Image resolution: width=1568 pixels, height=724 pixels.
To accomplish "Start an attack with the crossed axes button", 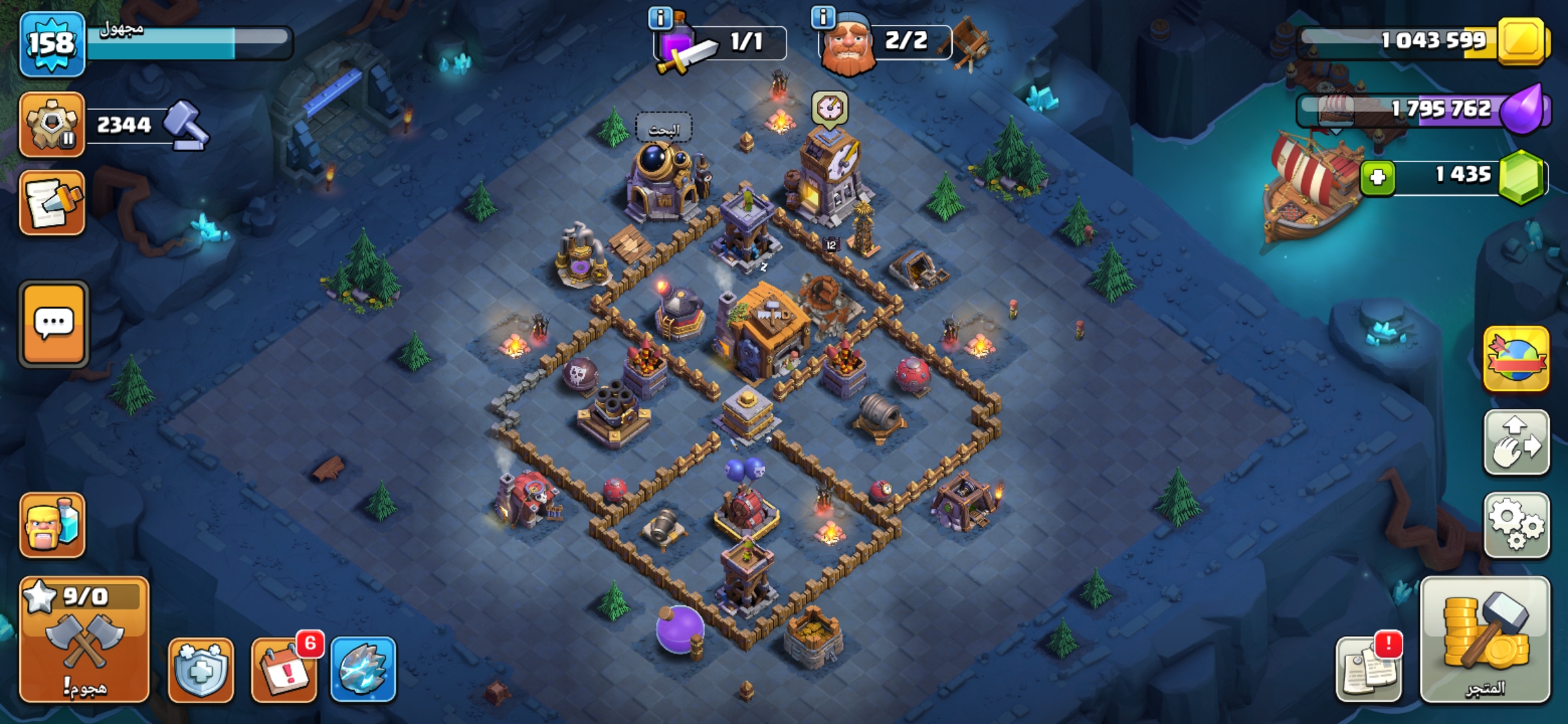I will click(84, 639).
